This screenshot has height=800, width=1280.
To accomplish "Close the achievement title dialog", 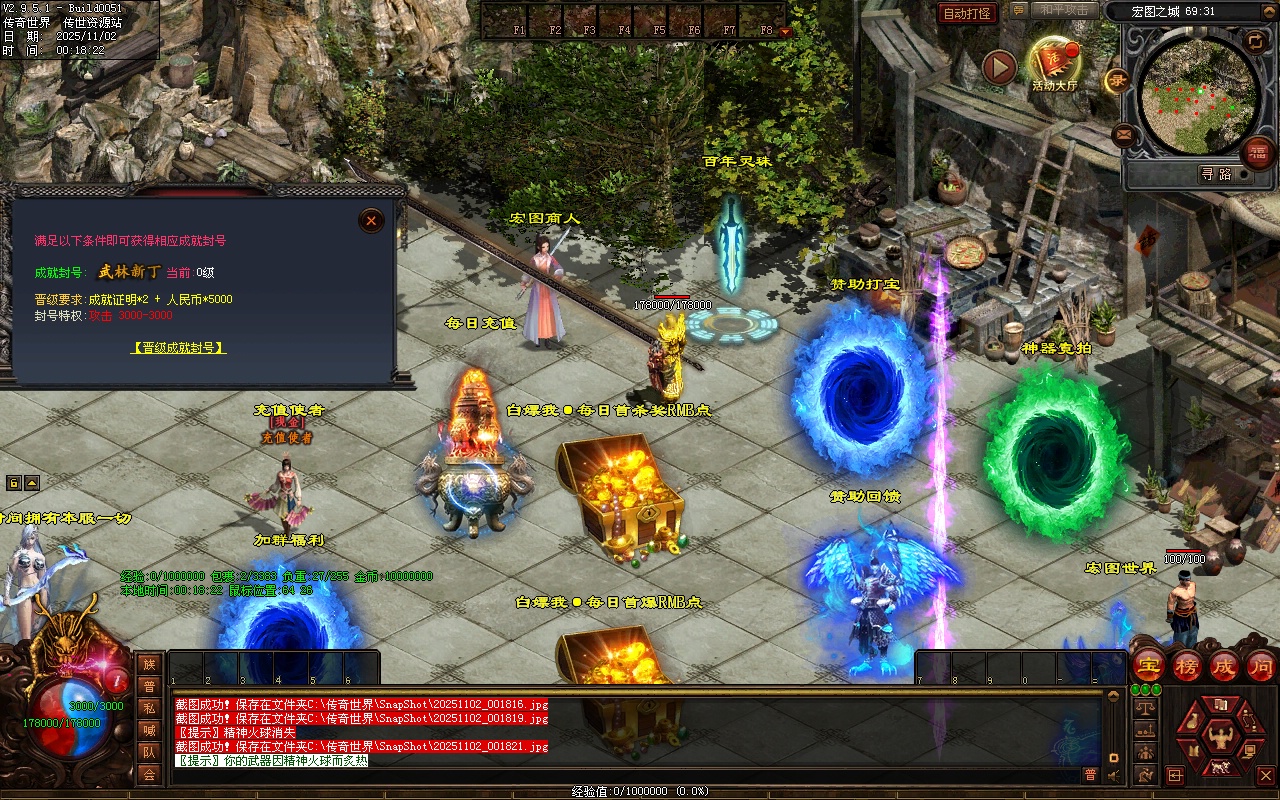I will [x=371, y=220].
